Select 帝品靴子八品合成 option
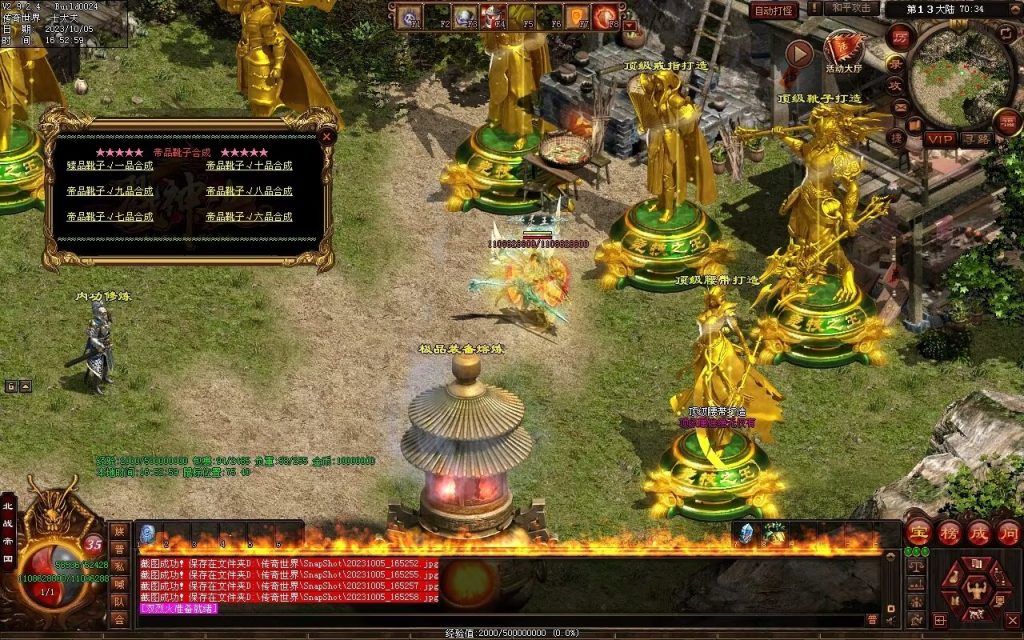 pyautogui.click(x=249, y=191)
